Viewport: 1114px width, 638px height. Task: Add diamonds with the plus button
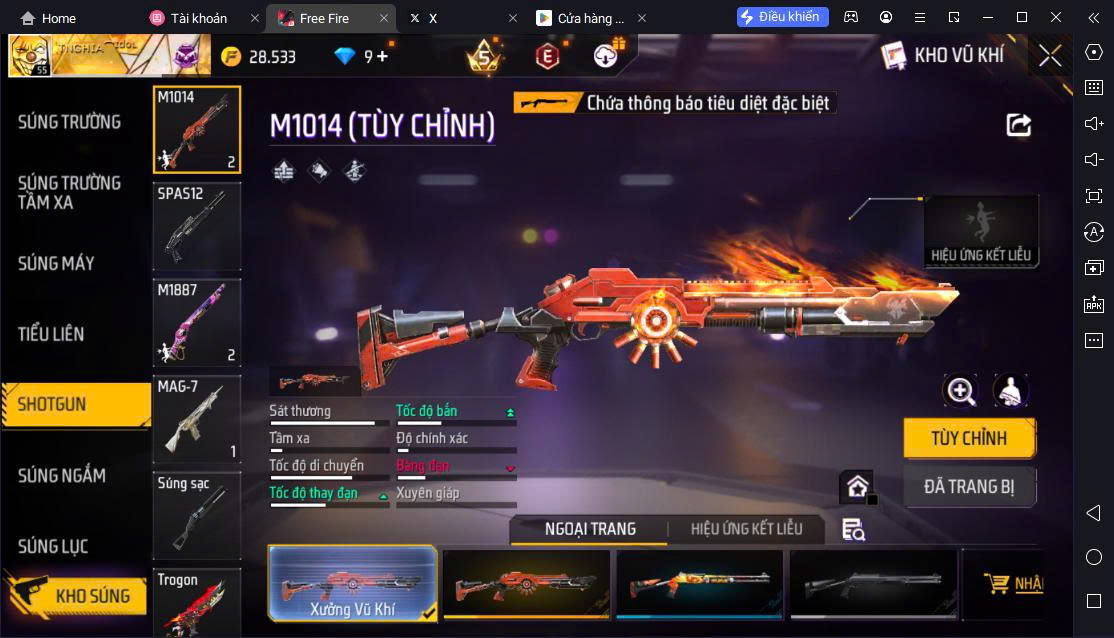click(382, 57)
